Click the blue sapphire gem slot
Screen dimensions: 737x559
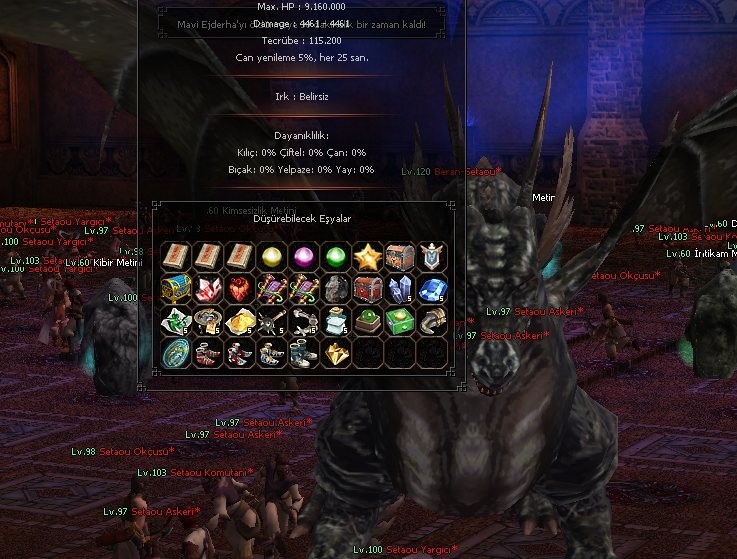(431, 288)
